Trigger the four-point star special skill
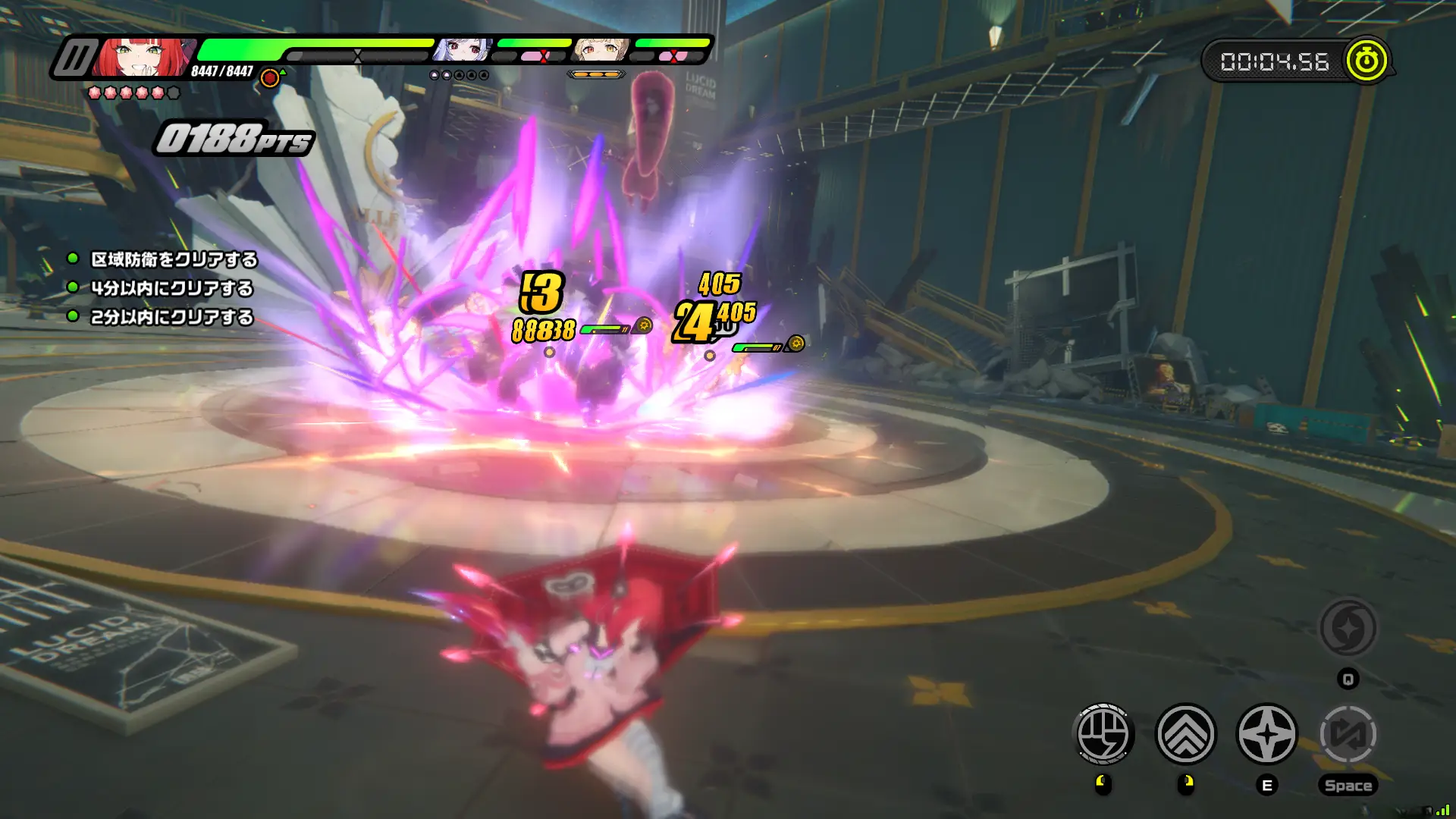 [x=1267, y=733]
